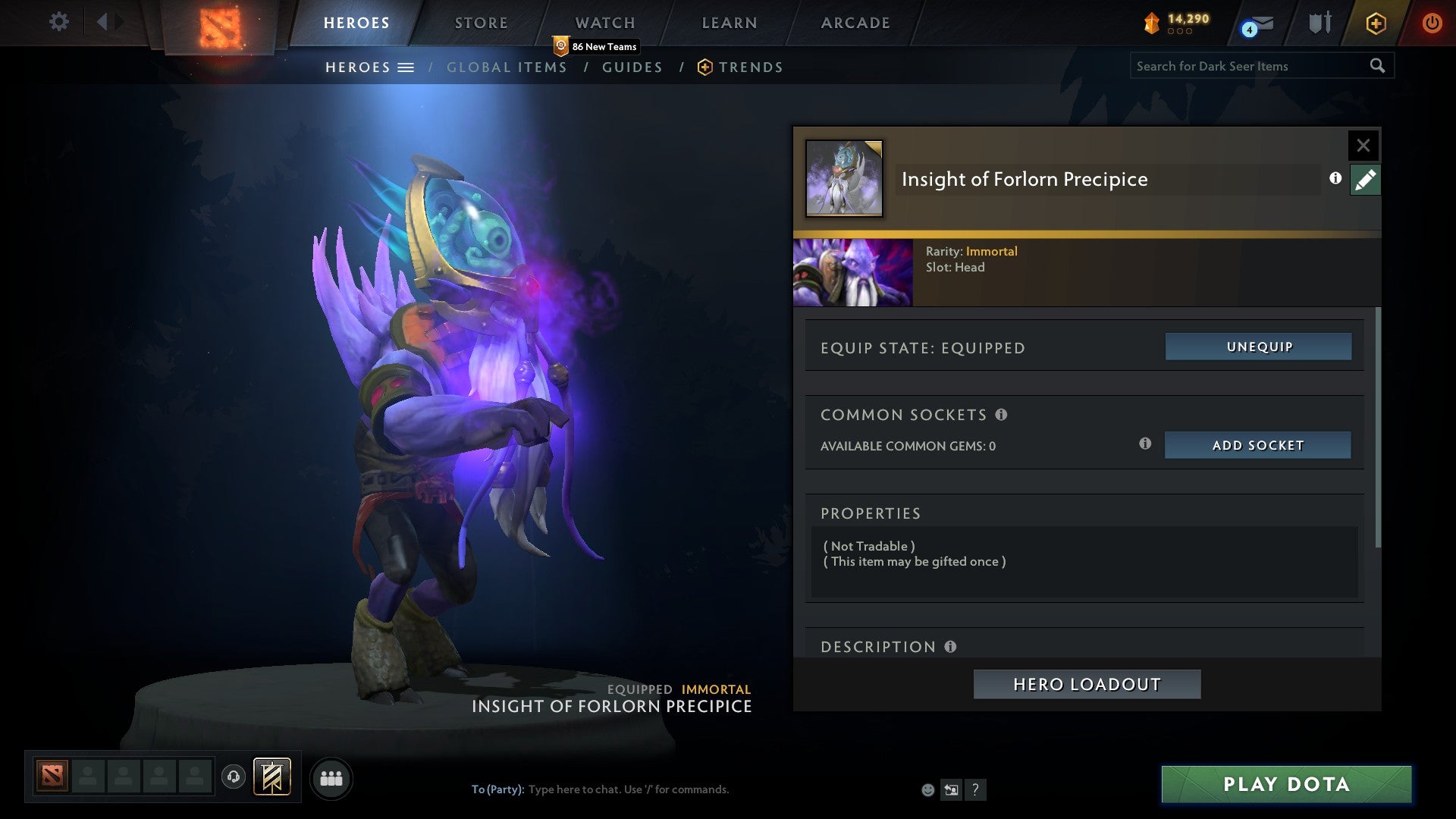Switch to the Store tab

tap(481, 23)
